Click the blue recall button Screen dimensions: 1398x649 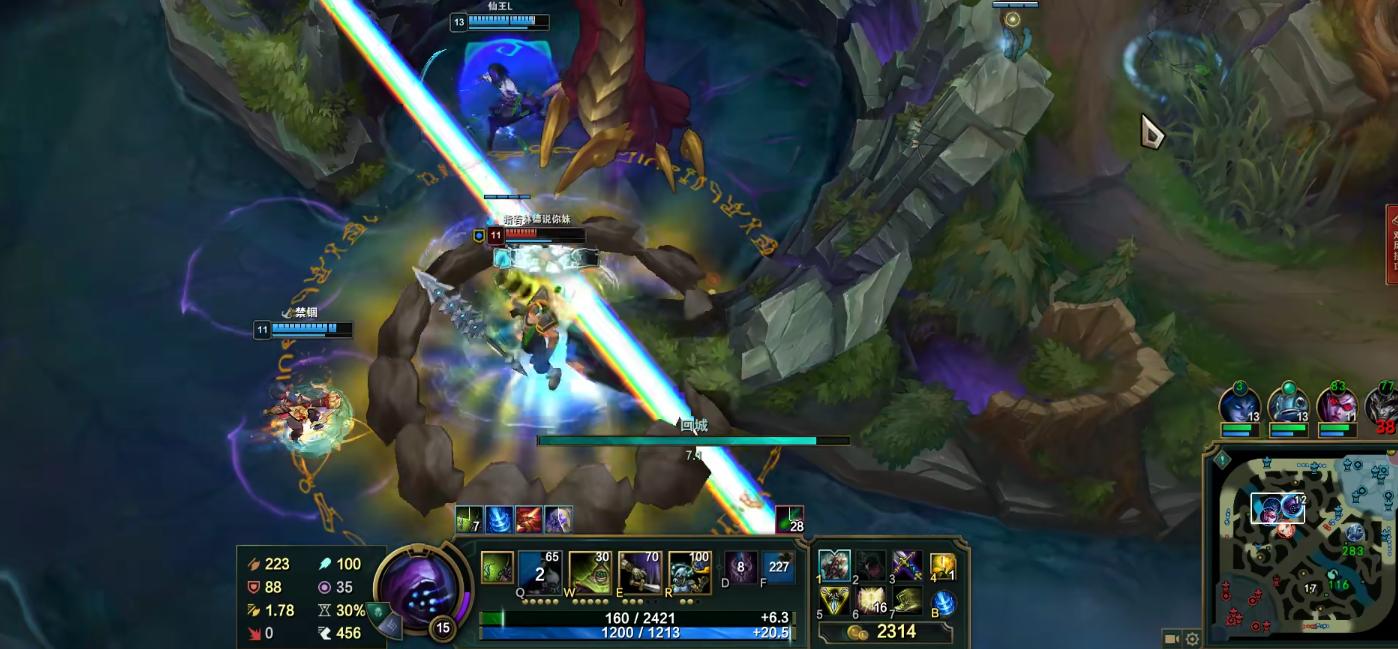943,603
